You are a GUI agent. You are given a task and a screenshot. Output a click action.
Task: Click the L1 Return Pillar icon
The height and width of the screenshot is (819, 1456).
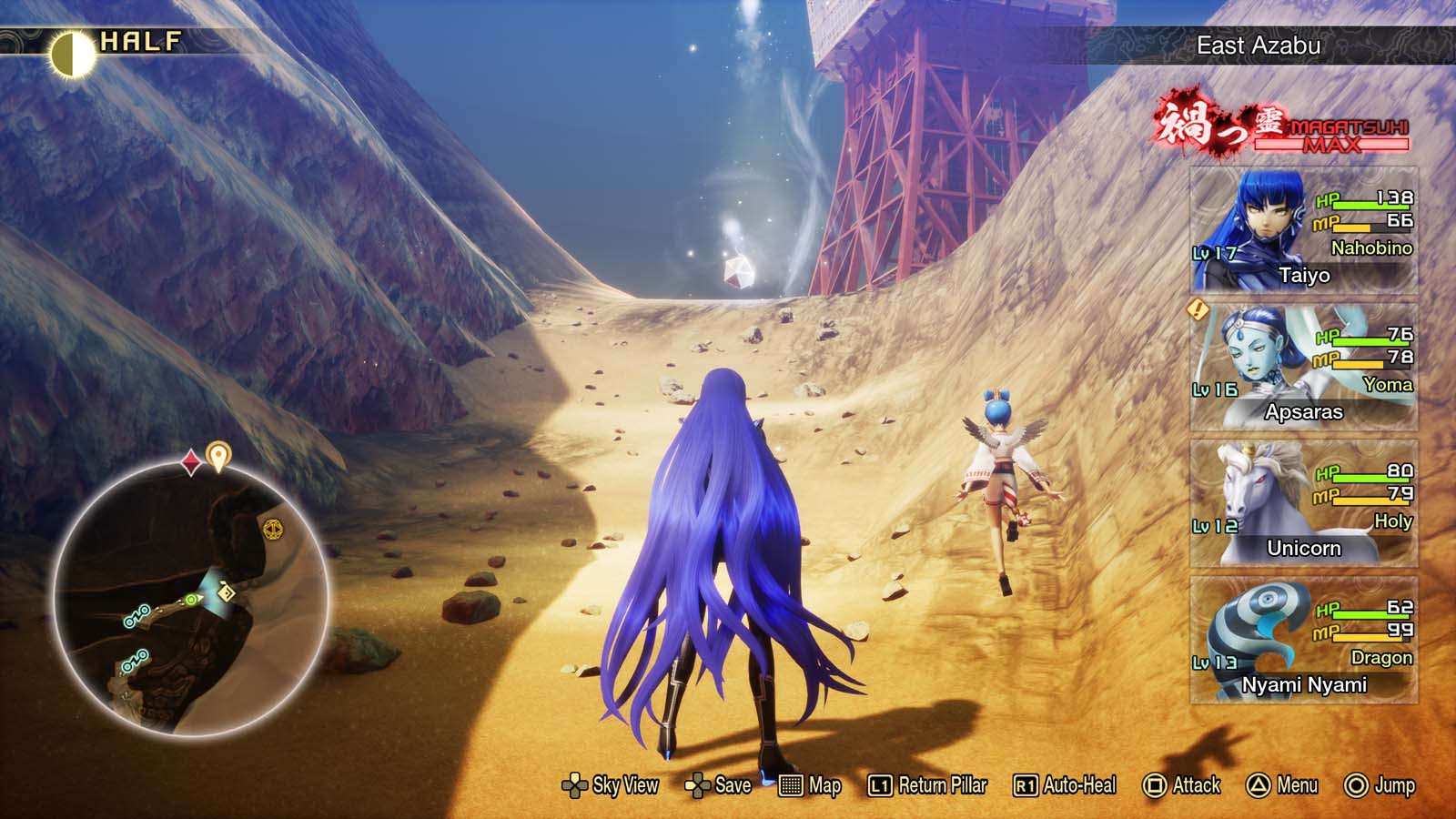[x=878, y=784]
